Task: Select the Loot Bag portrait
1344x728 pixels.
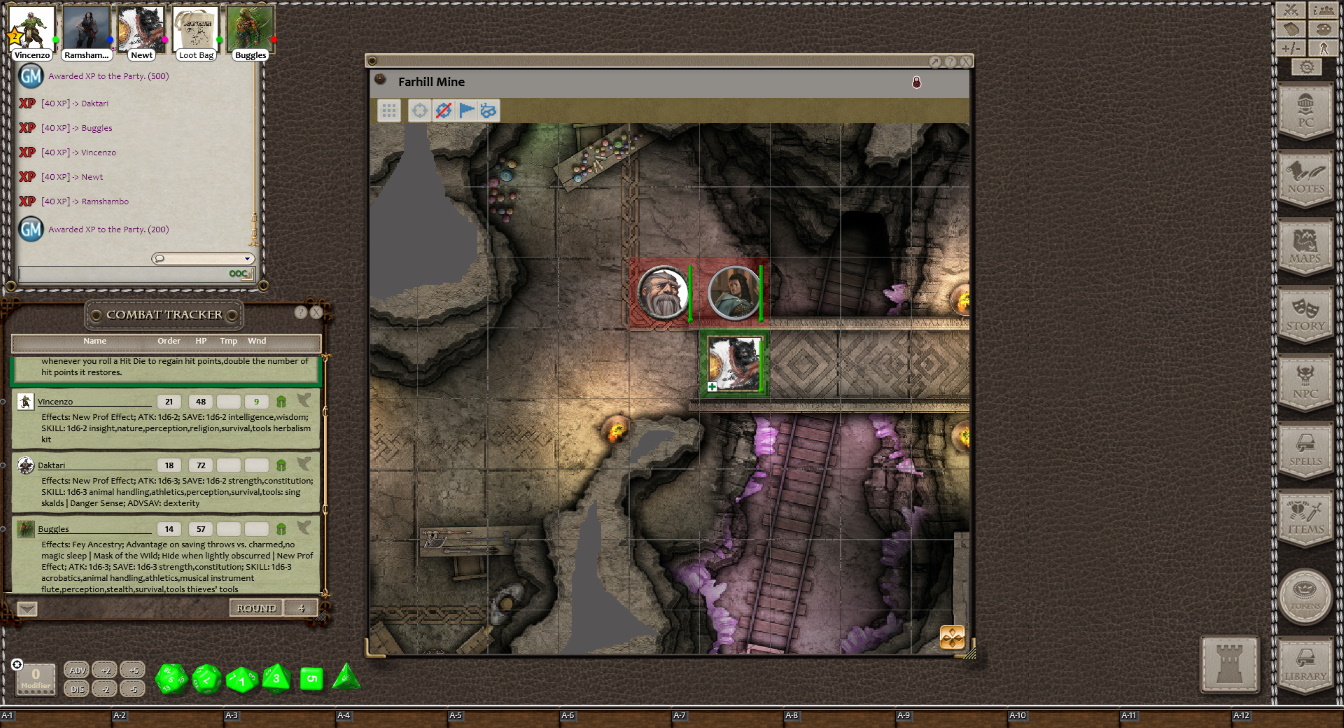Action: (x=195, y=30)
